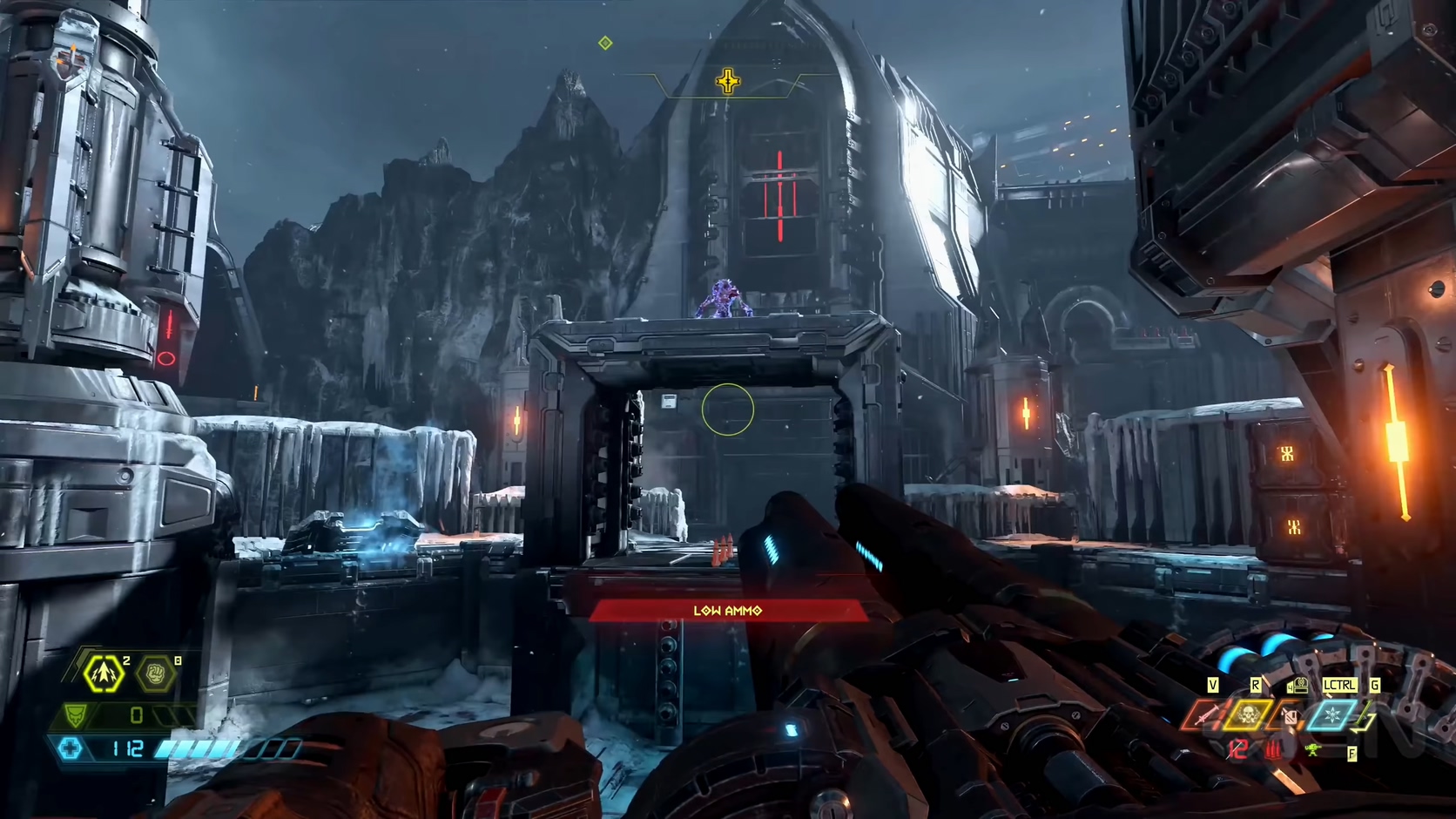
Task: Select the yellow cross objective marker on compass
Action: [x=728, y=82]
